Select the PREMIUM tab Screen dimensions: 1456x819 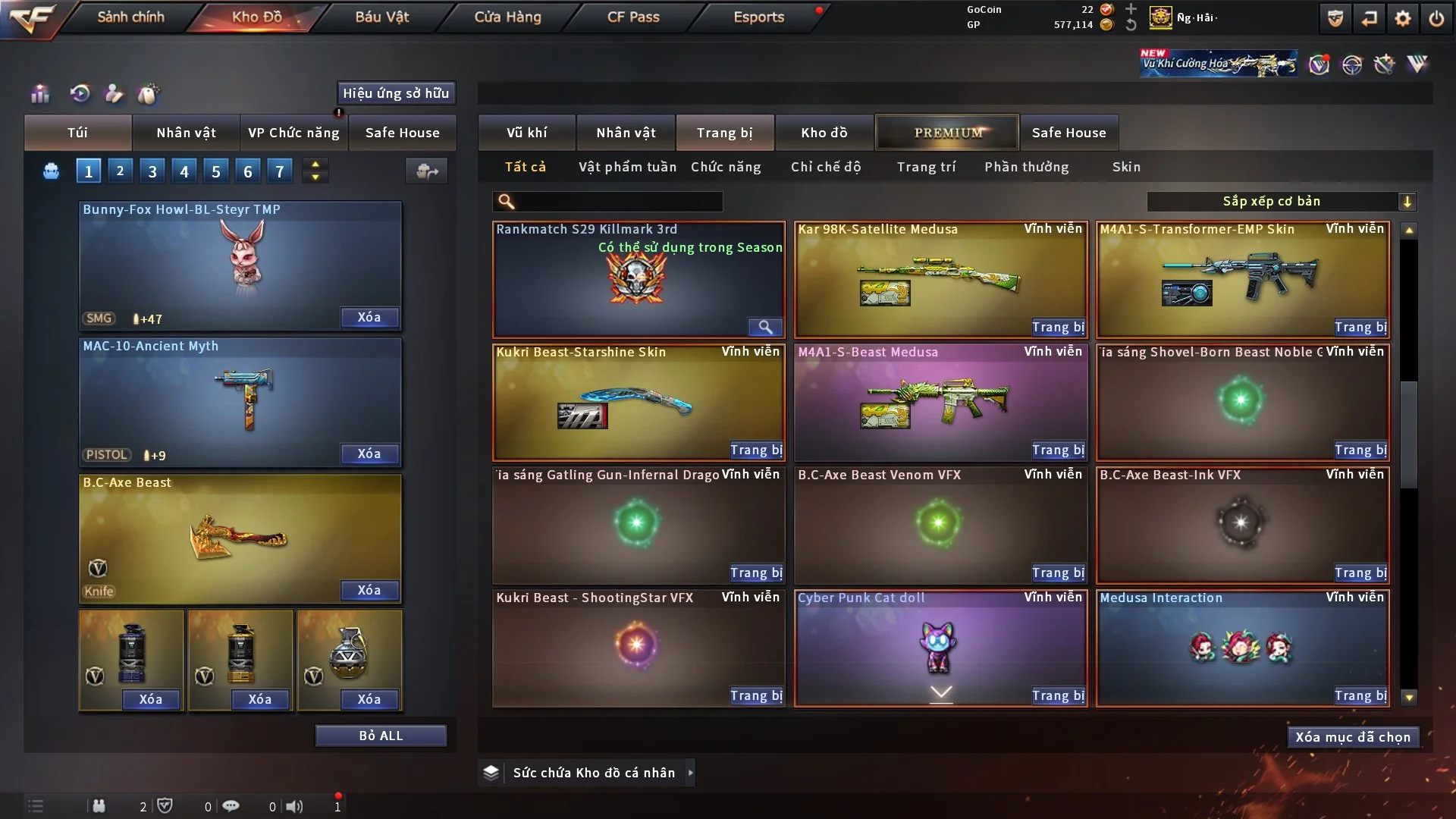[x=947, y=133]
